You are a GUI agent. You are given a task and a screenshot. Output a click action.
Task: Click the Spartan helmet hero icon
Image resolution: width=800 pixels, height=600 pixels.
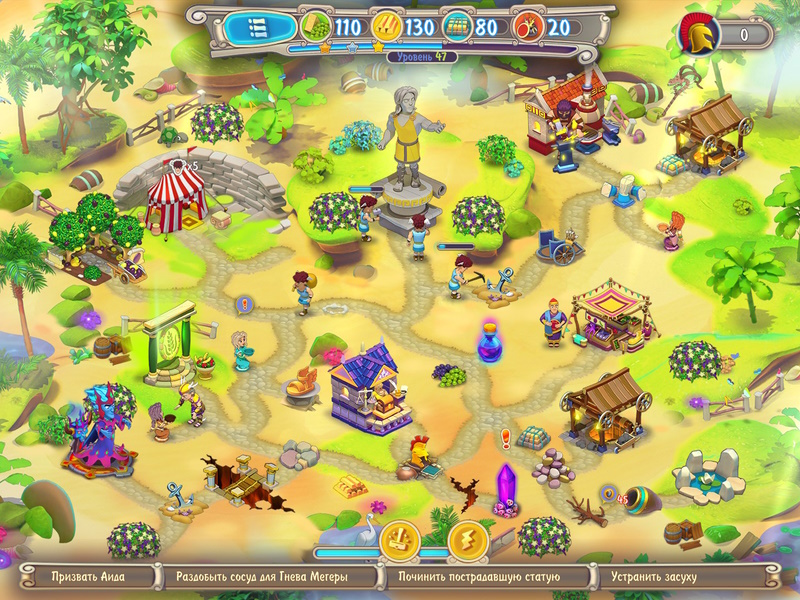coord(699,35)
